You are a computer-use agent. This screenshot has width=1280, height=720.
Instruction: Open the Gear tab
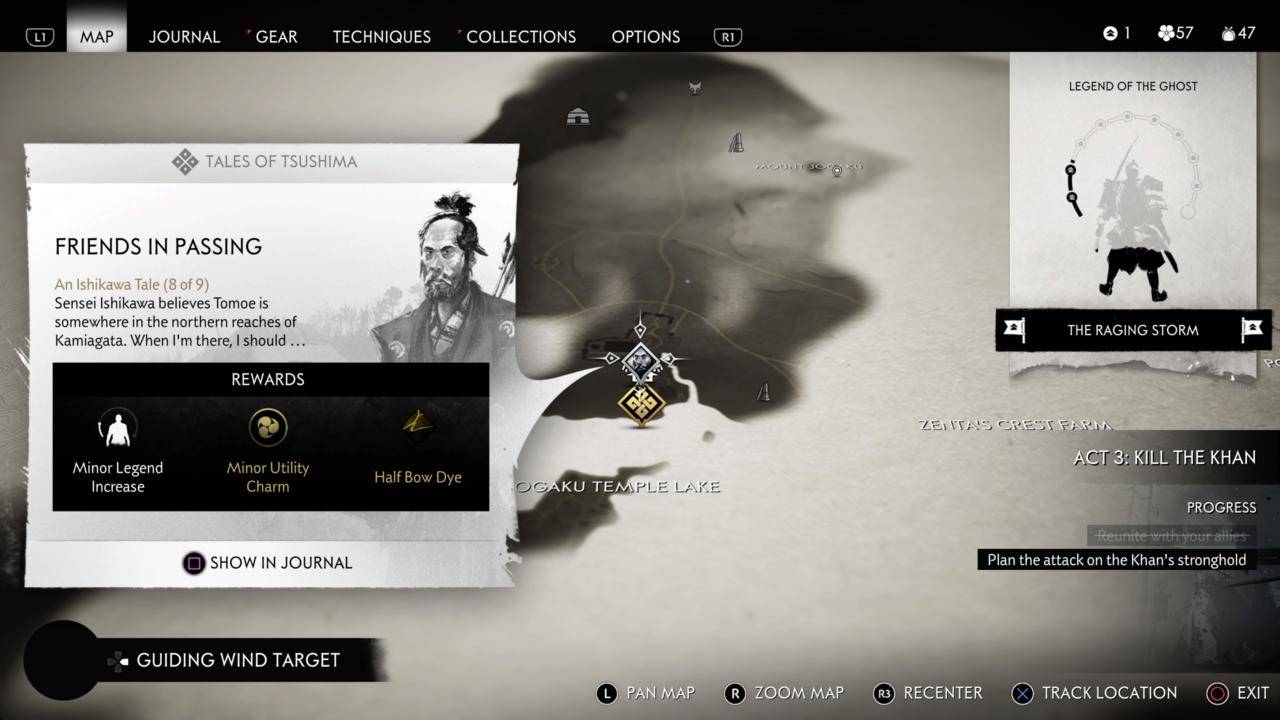click(x=276, y=36)
